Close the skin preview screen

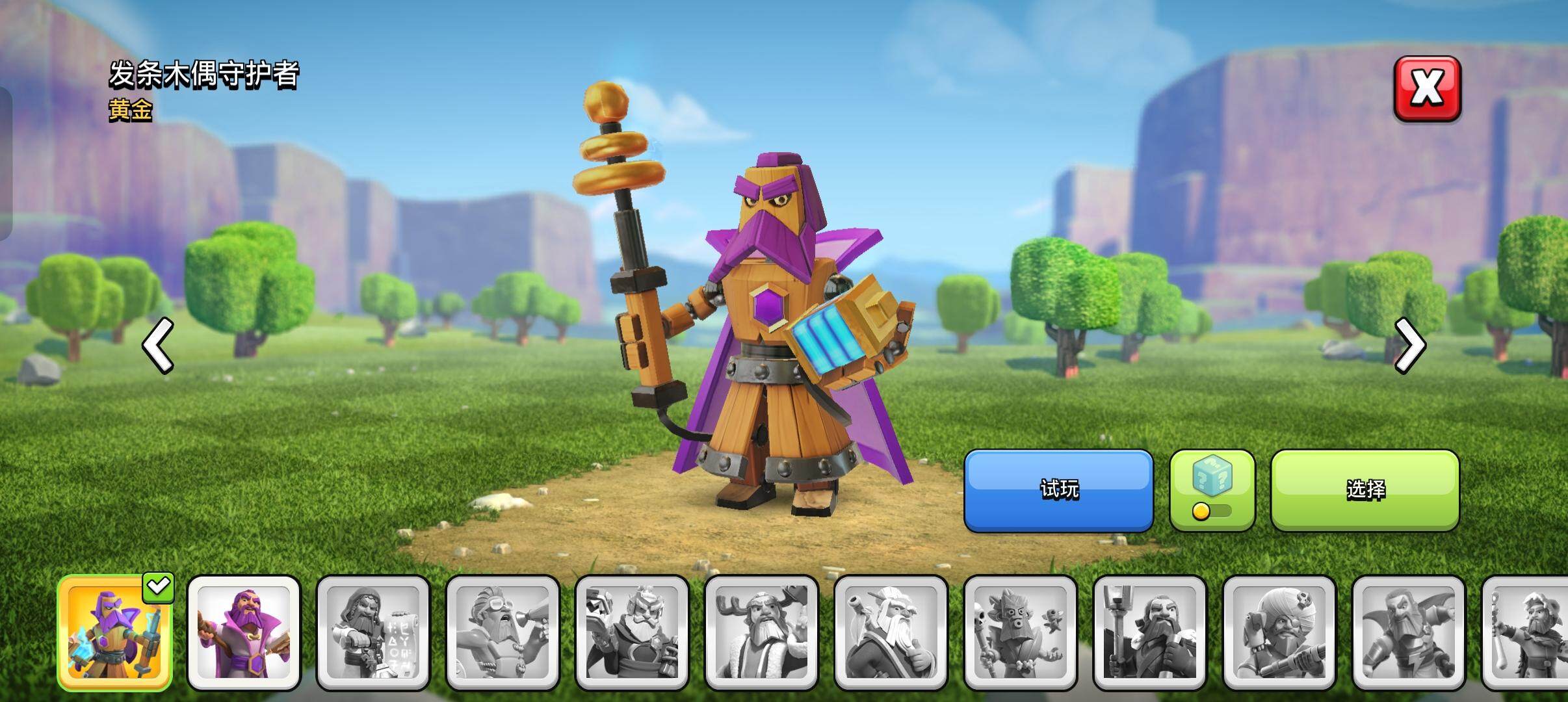pyautogui.click(x=1427, y=89)
